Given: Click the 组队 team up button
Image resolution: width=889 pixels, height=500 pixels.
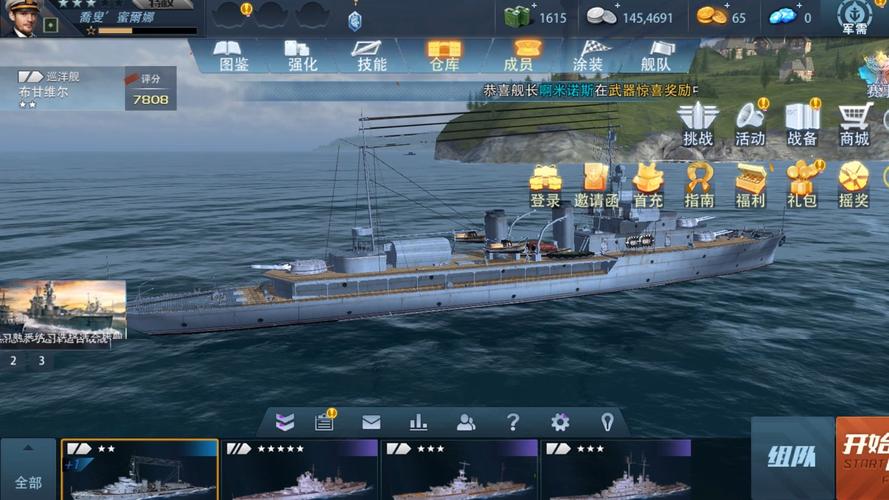Looking at the screenshot, I should coord(791,459).
